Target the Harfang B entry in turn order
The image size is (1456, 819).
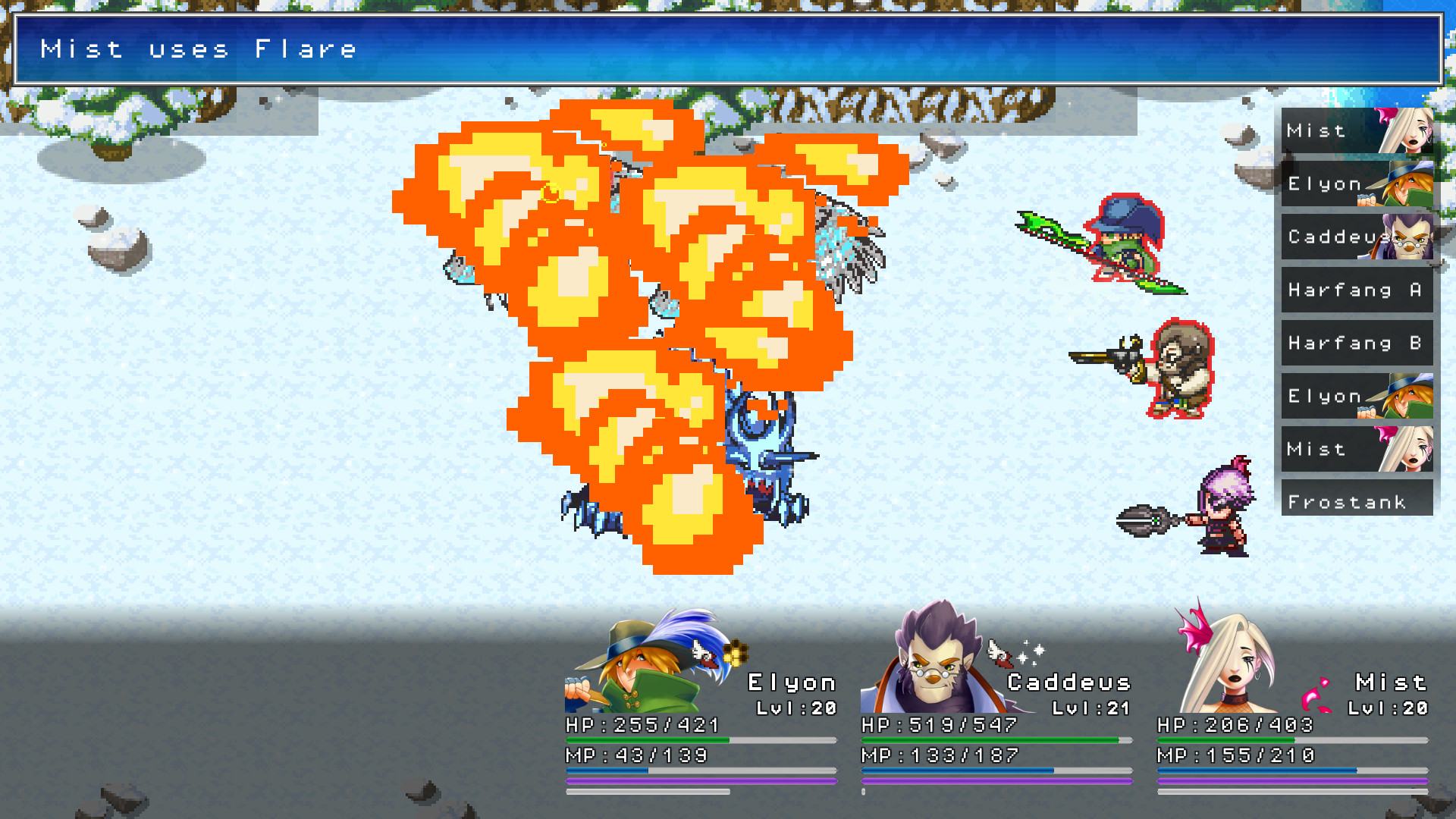[x=1356, y=343]
